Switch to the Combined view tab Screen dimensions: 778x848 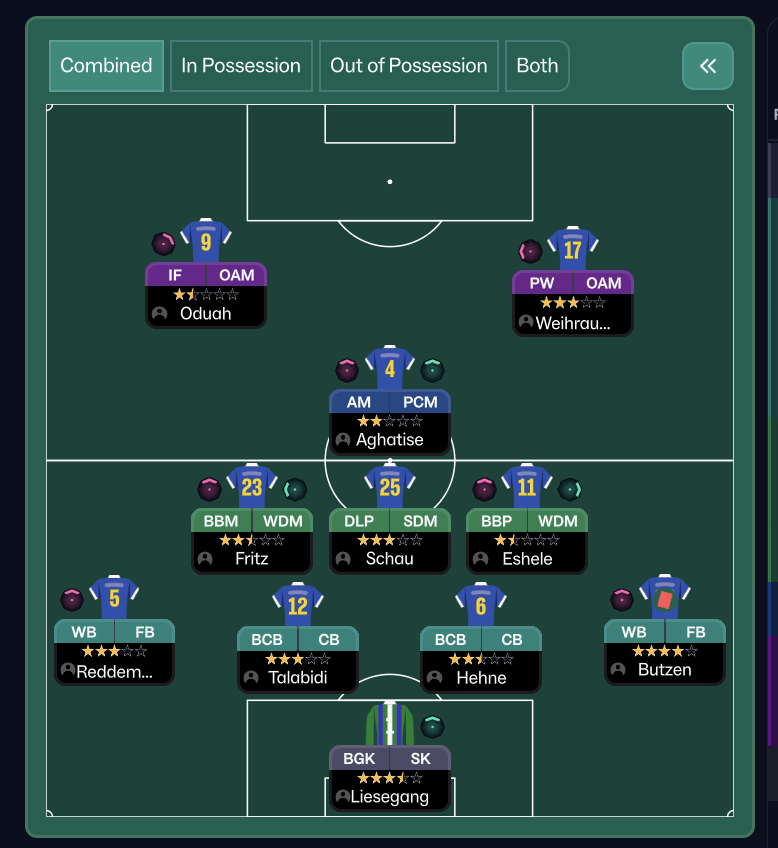[x=106, y=66]
